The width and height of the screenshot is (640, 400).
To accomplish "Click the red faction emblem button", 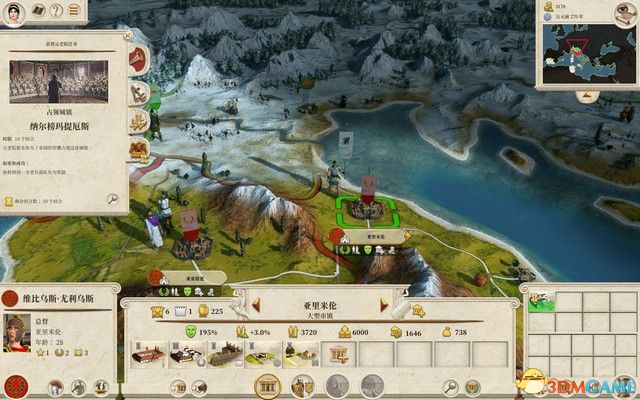I will [x=15, y=386].
